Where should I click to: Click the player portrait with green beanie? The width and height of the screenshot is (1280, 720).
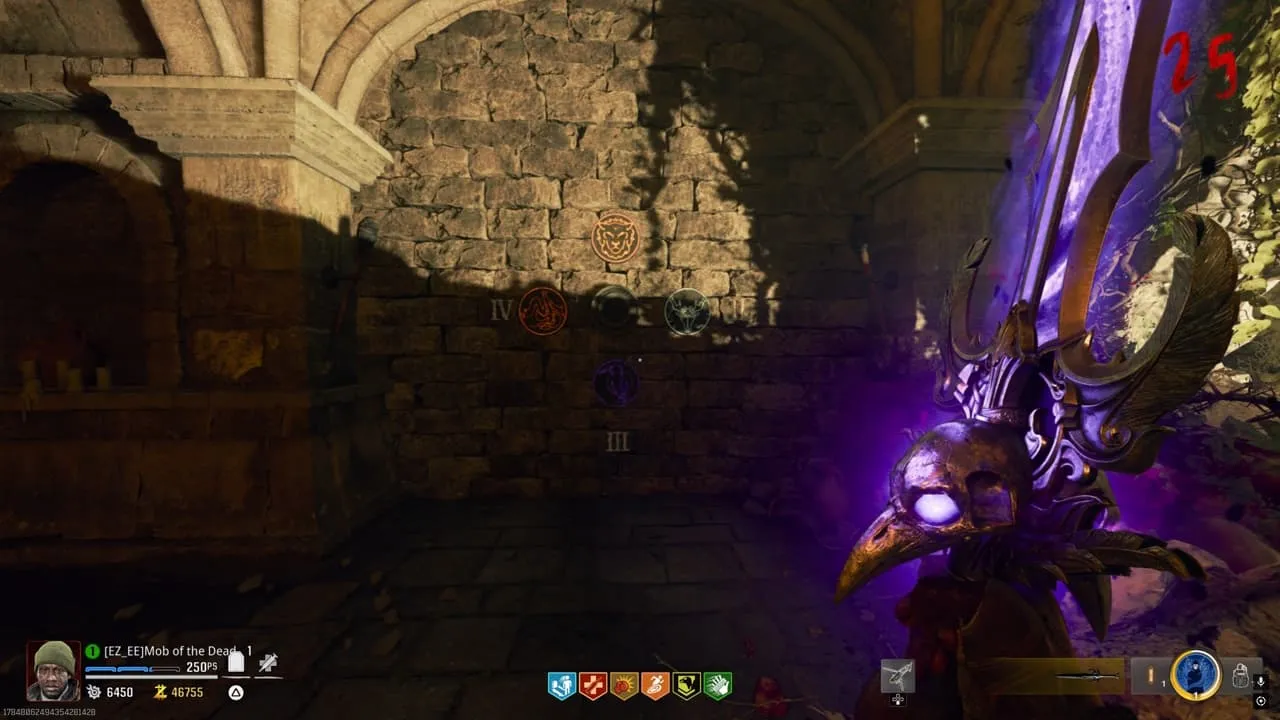tap(52, 670)
